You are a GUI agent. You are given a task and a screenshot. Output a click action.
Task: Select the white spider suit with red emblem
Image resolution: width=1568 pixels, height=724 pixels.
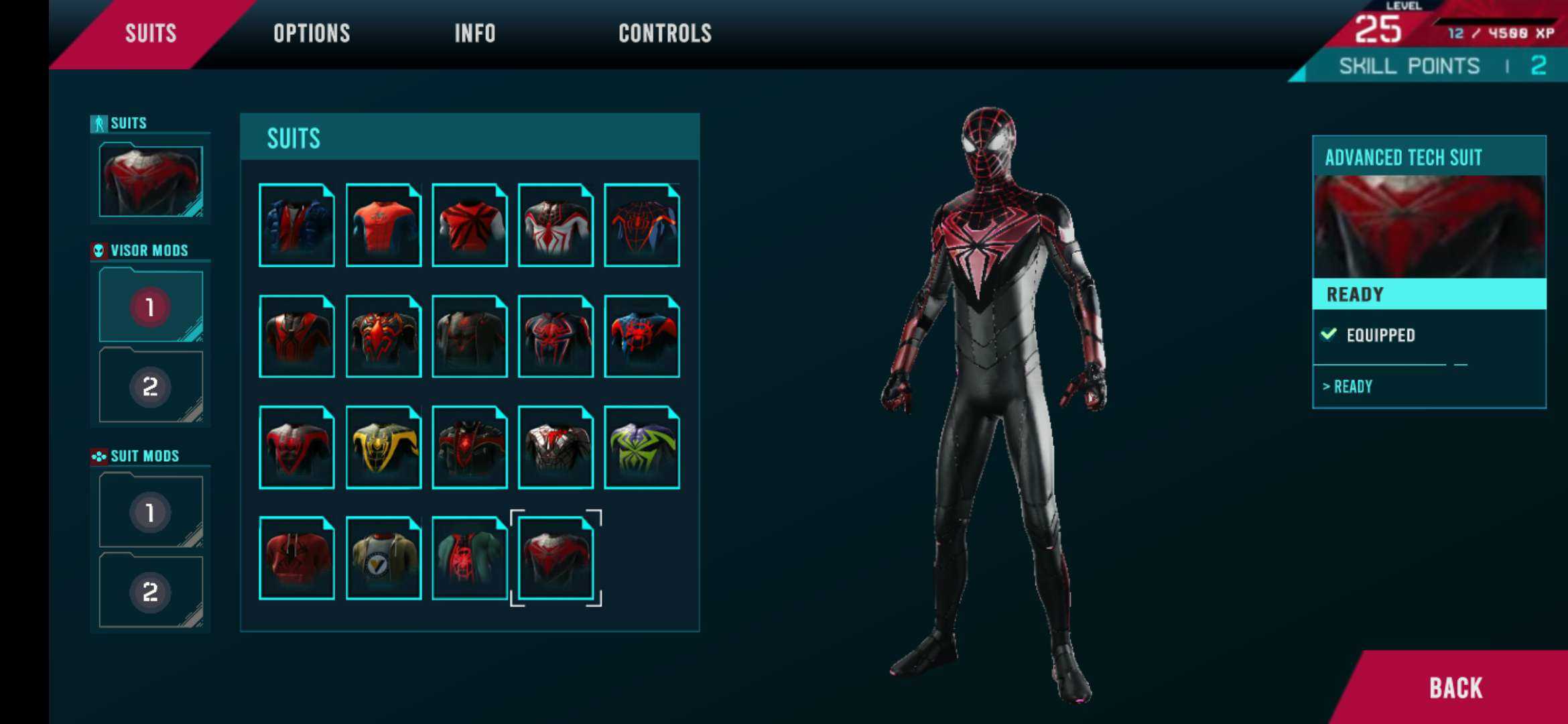pyautogui.click(x=556, y=225)
